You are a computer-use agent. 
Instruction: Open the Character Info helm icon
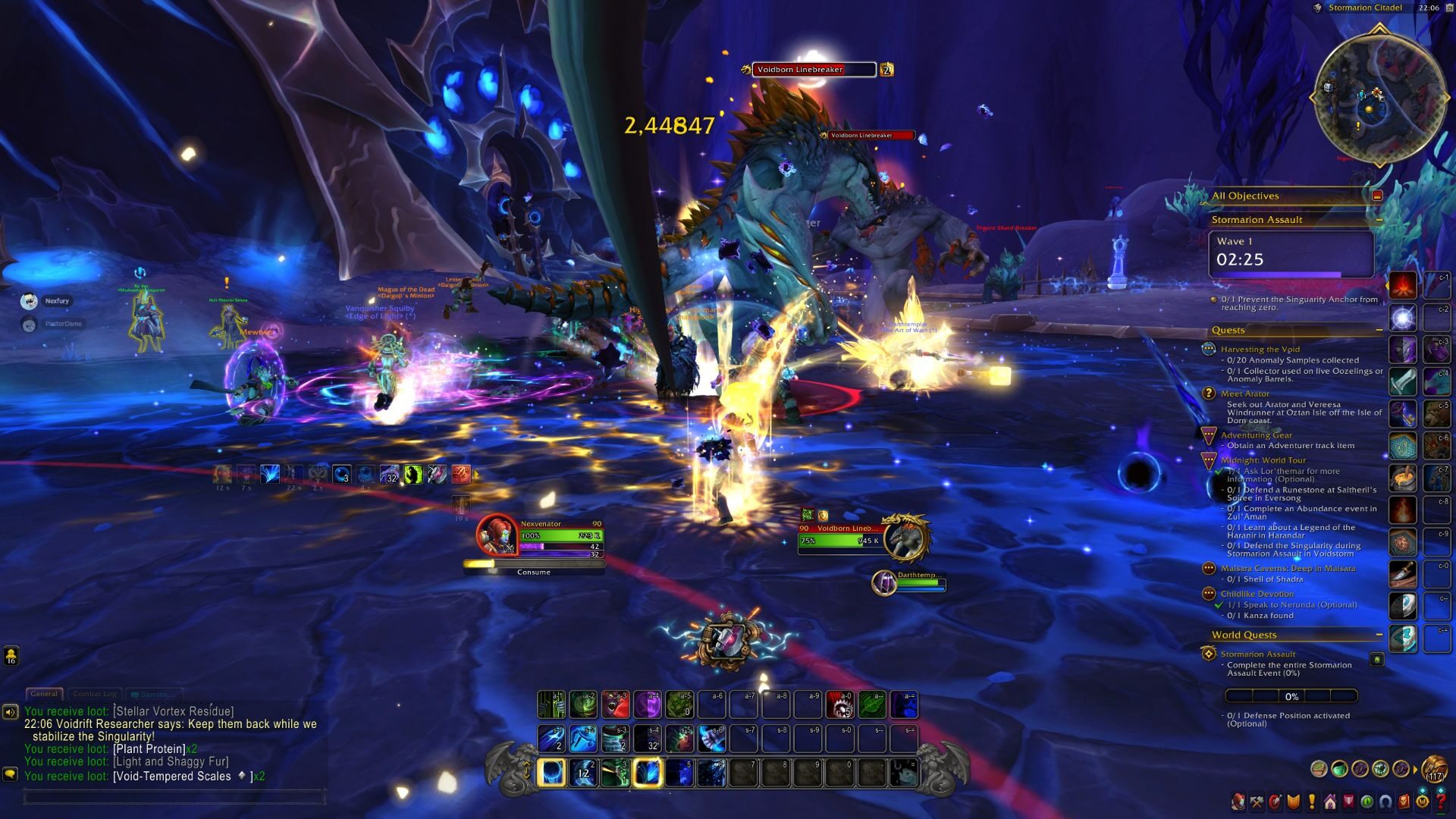click(x=1238, y=802)
